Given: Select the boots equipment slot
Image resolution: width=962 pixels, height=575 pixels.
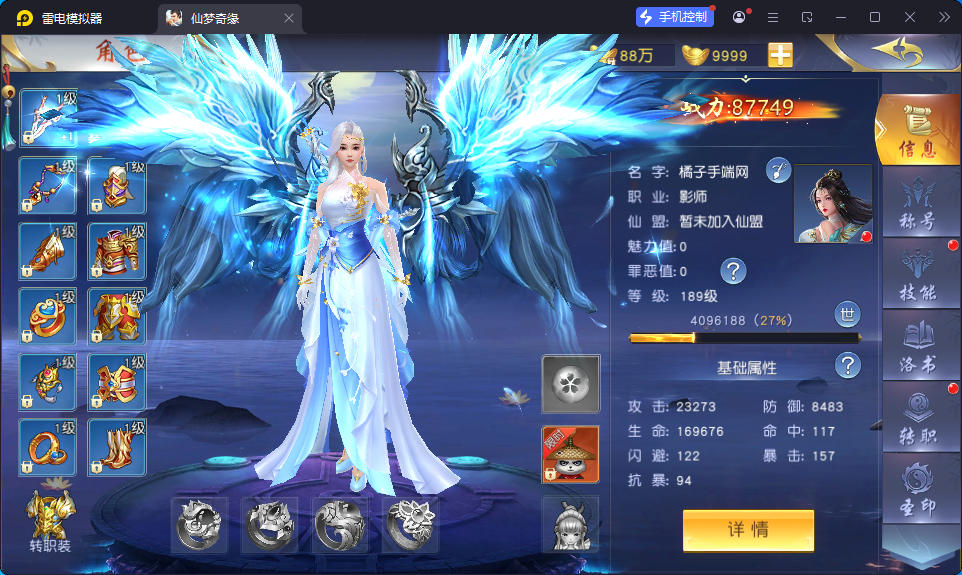Looking at the screenshot, I should (117, 446).
